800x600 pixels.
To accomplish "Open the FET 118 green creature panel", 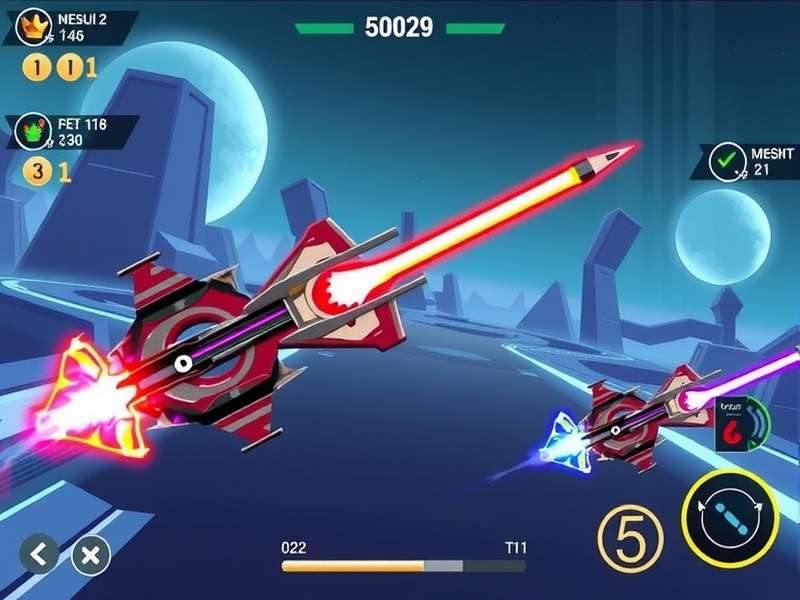I will click(70, 132).
